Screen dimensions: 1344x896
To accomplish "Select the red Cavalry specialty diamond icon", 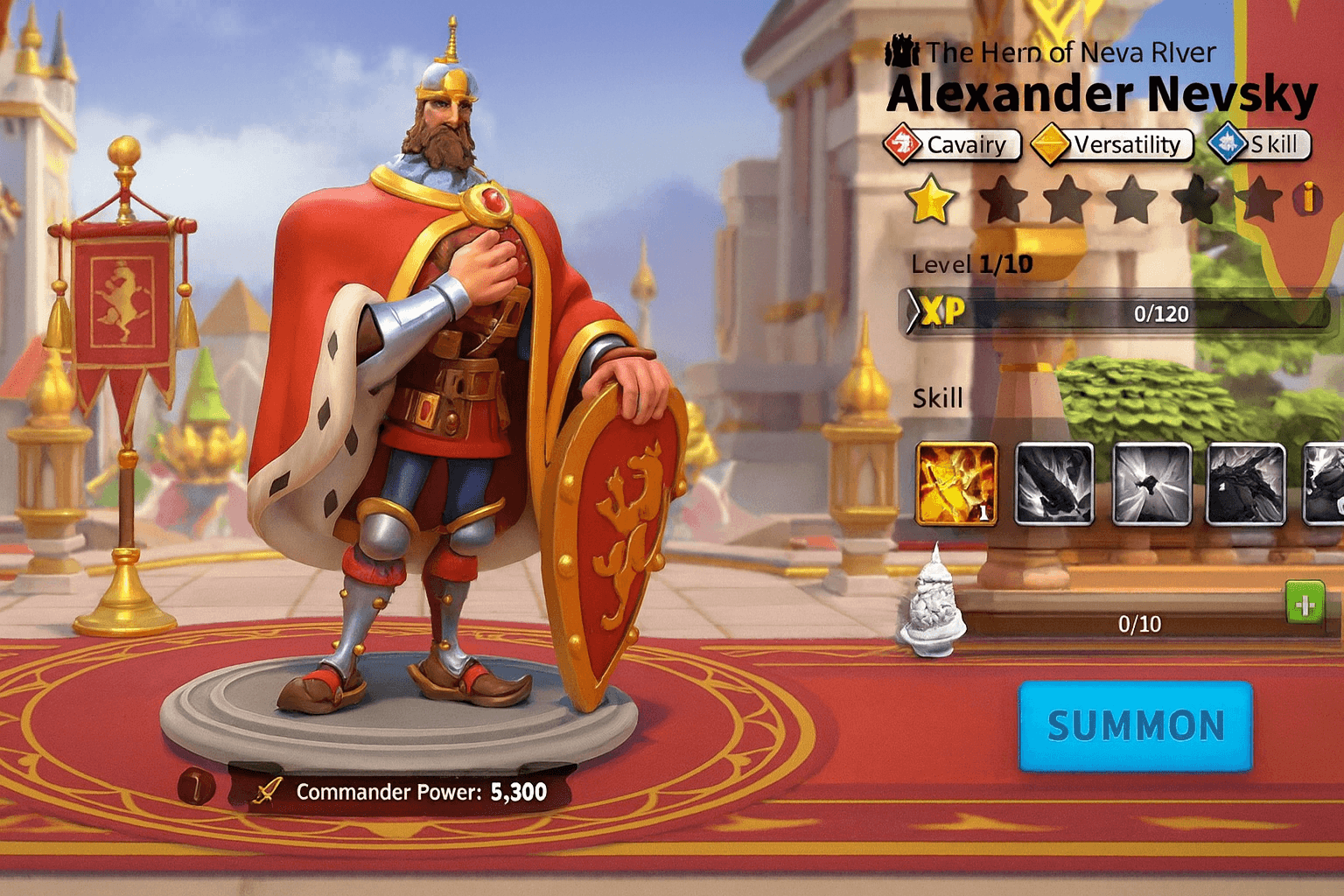I will [x=903, y=143].
